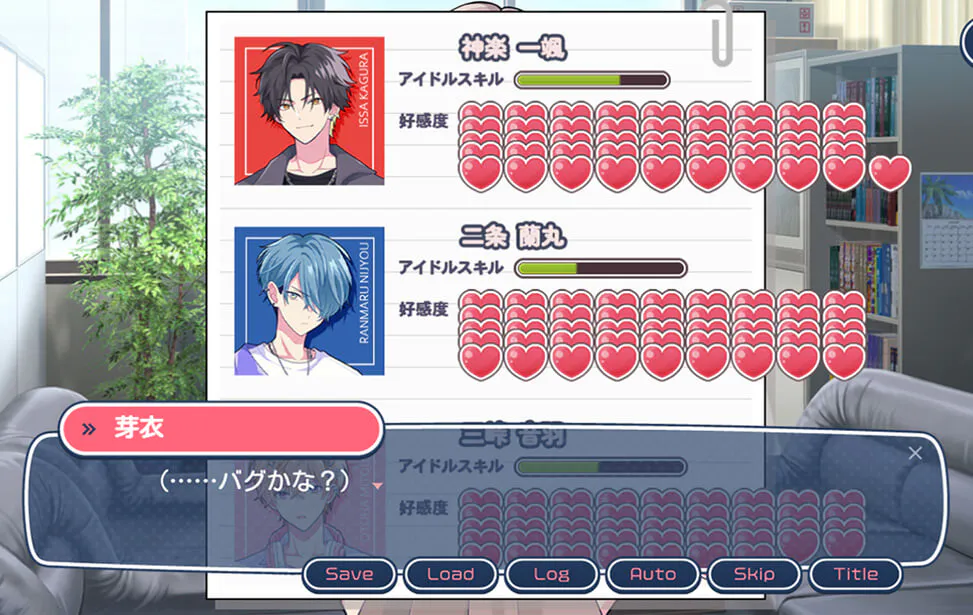
Task: Advance the dialogue text box
Action: (600, 500)
